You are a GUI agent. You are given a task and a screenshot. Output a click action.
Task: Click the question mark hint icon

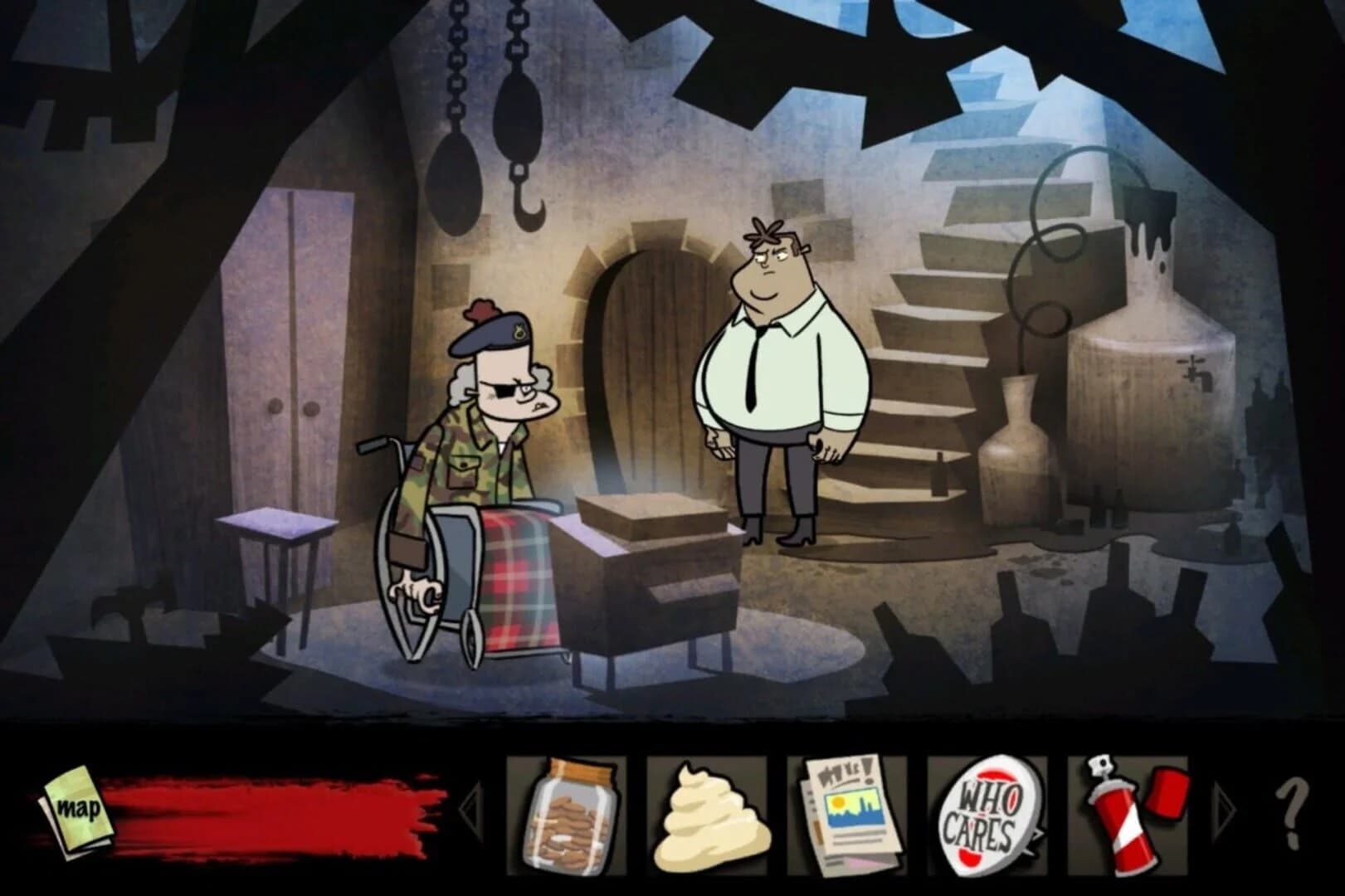click(x=1290, y=813)
